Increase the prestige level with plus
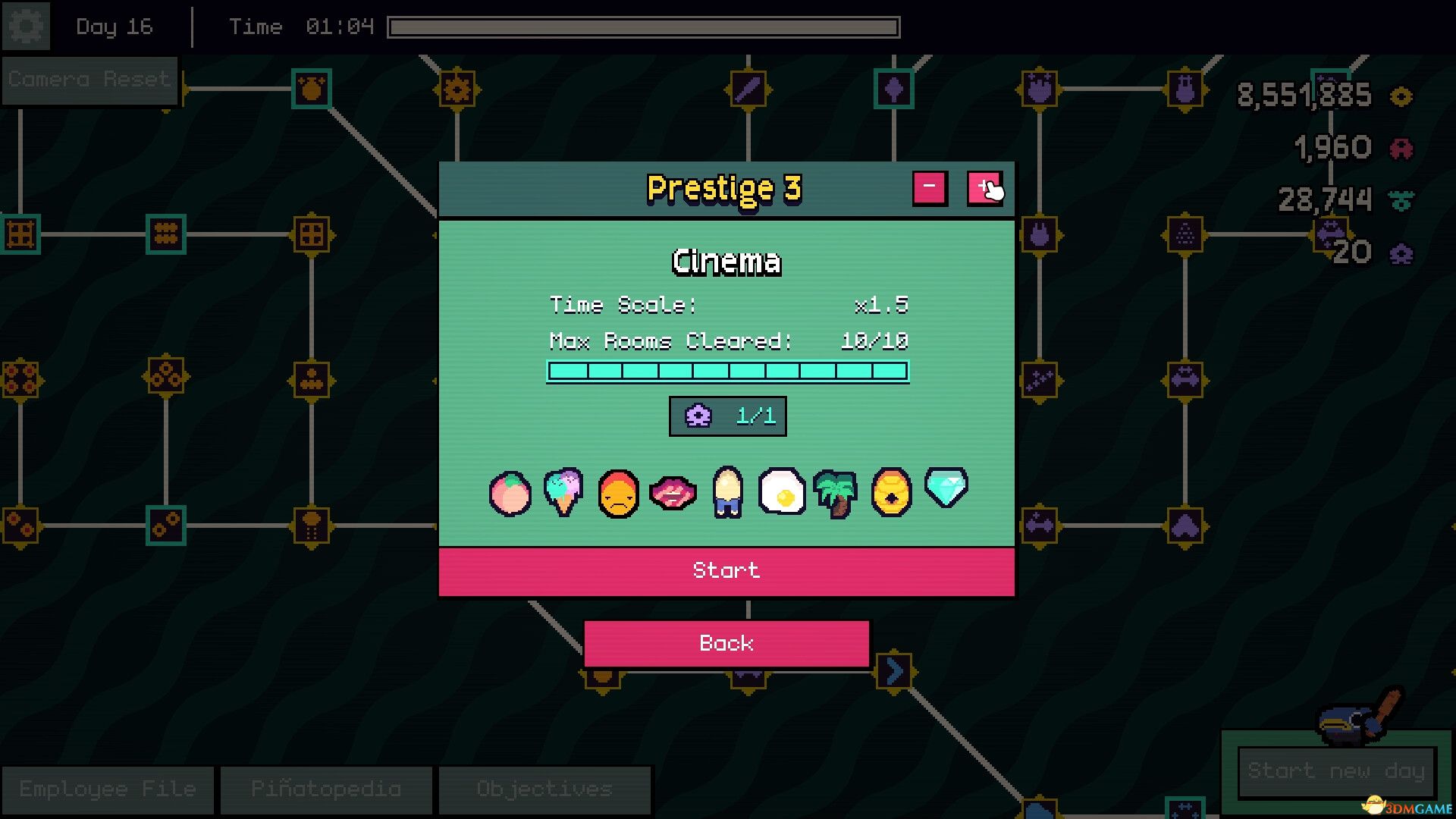This screenshot has width=1456, height=819. (984, 188)
